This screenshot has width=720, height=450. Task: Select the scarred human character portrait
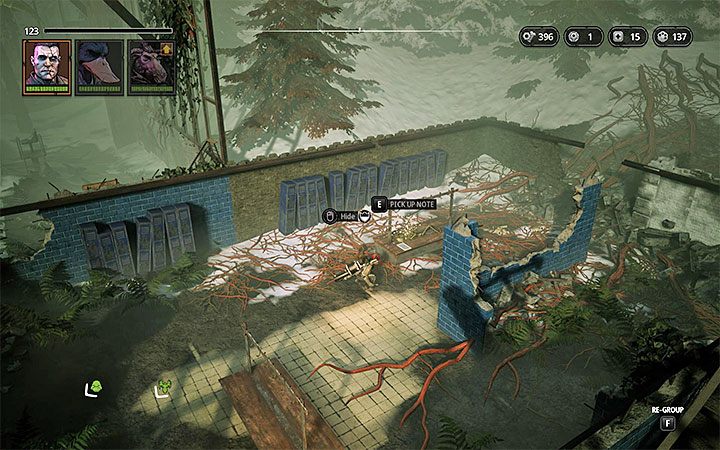[x=47, y=64]
